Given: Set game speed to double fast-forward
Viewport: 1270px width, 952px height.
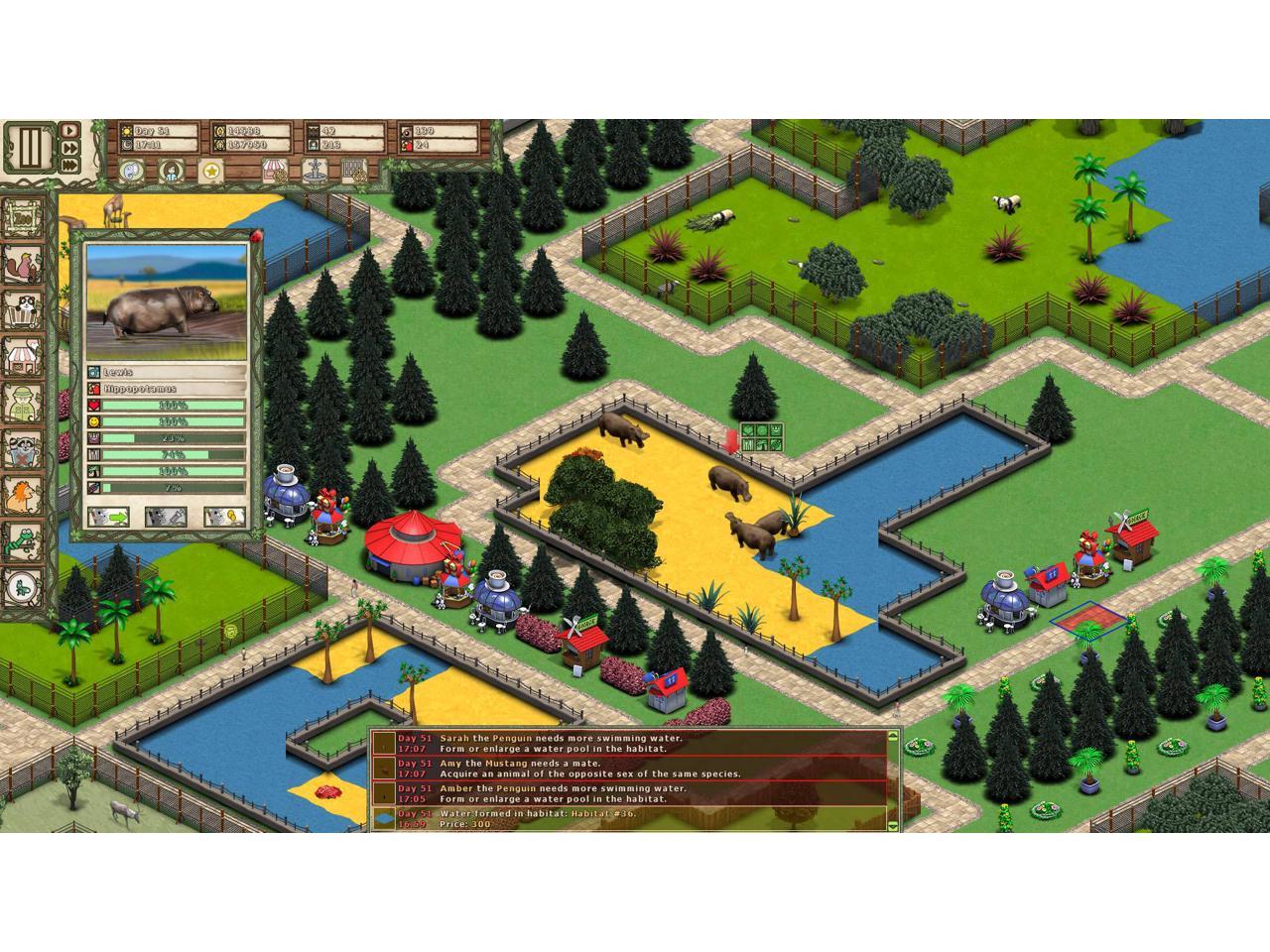Looking at the screenshot, I should click(x=70, y=148).
